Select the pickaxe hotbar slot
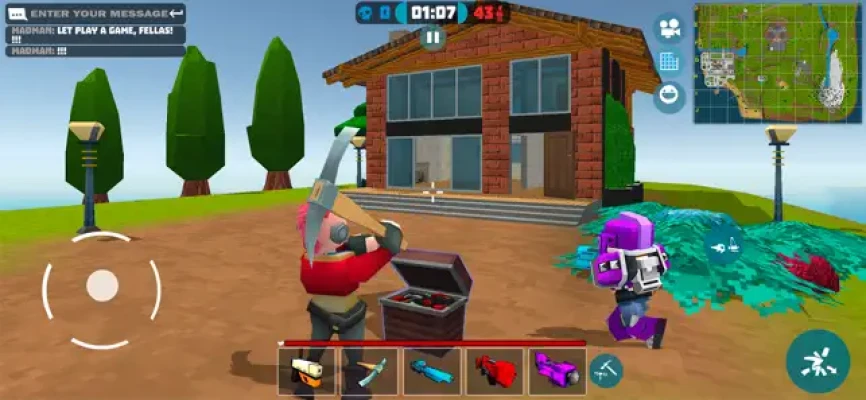 coord(369,371)
